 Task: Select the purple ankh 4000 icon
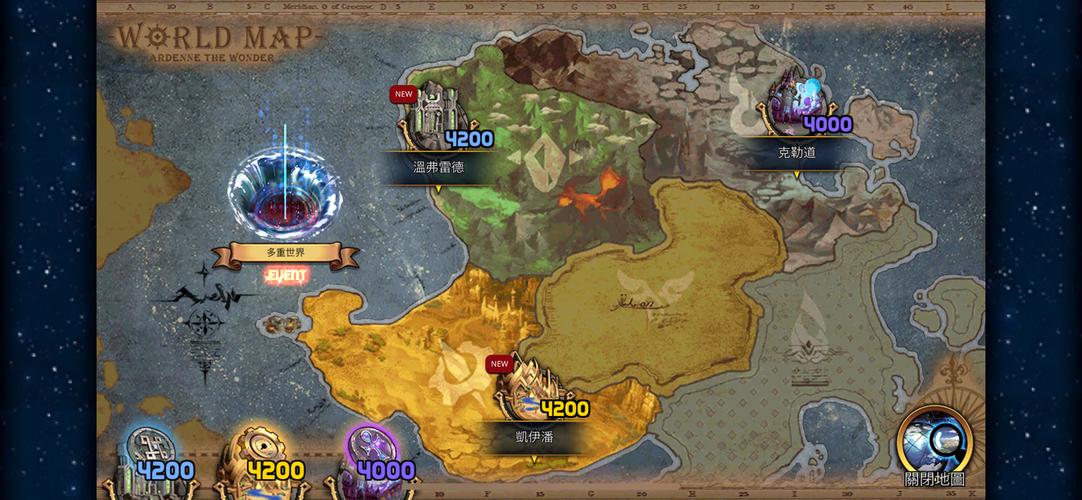tap(371, 463)
